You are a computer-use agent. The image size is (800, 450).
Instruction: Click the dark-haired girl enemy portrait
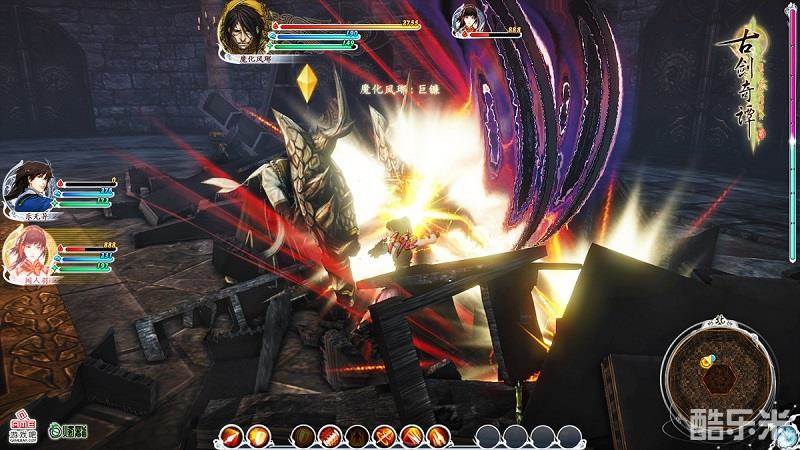point(468,20)
